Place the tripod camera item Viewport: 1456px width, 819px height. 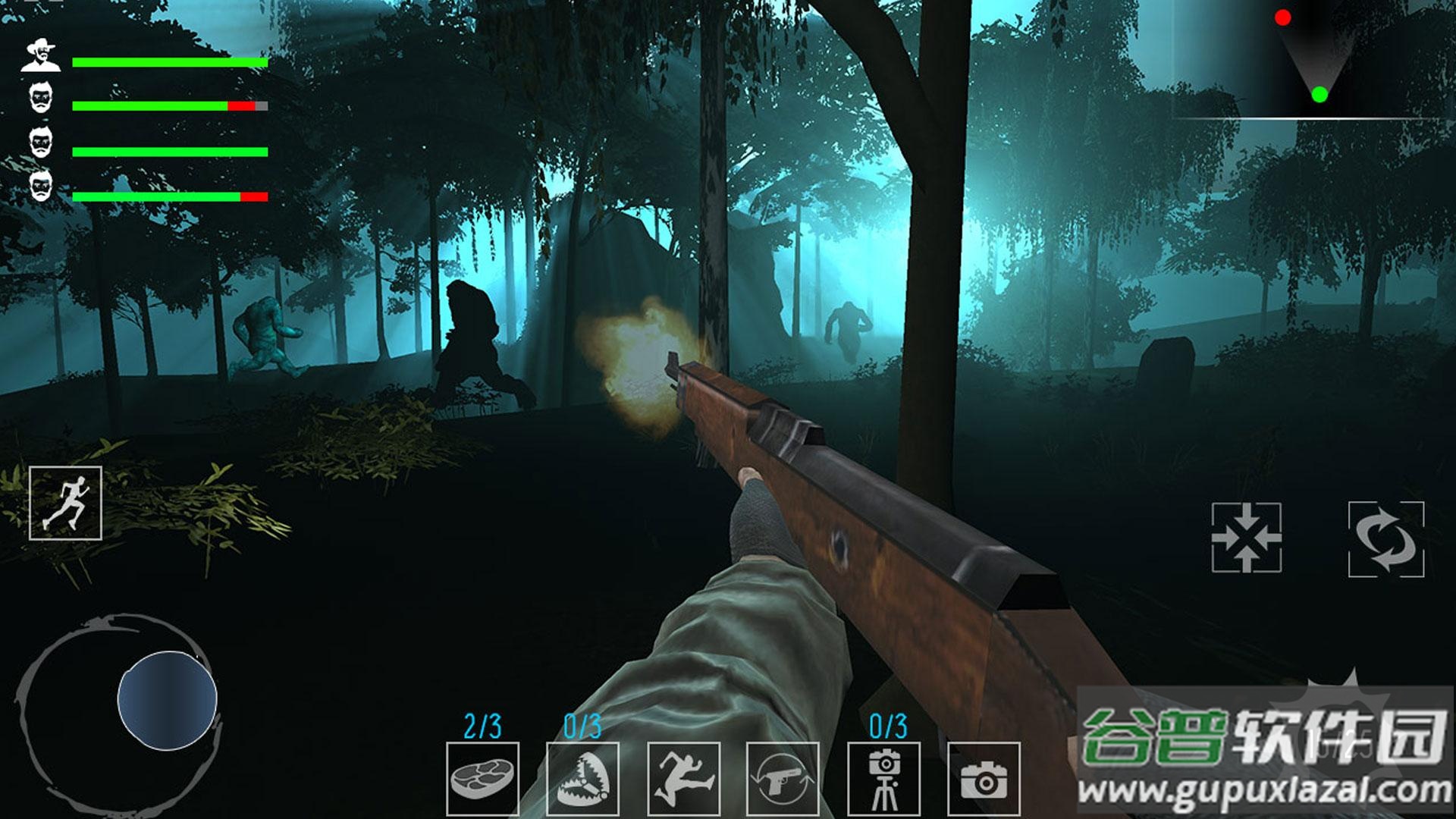pos(883,779)
